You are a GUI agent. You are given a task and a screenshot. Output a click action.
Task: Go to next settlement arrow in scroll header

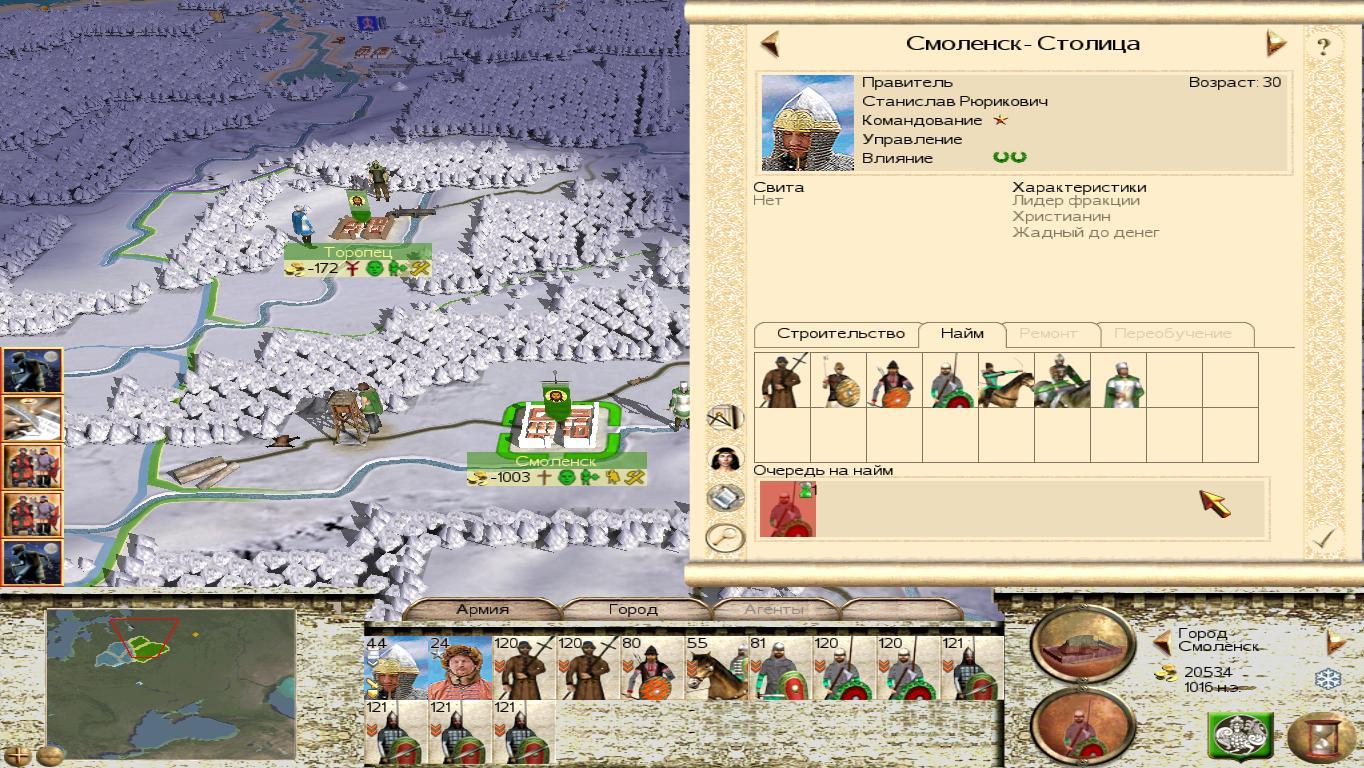pyautogui.click(x=1276, y=44)
